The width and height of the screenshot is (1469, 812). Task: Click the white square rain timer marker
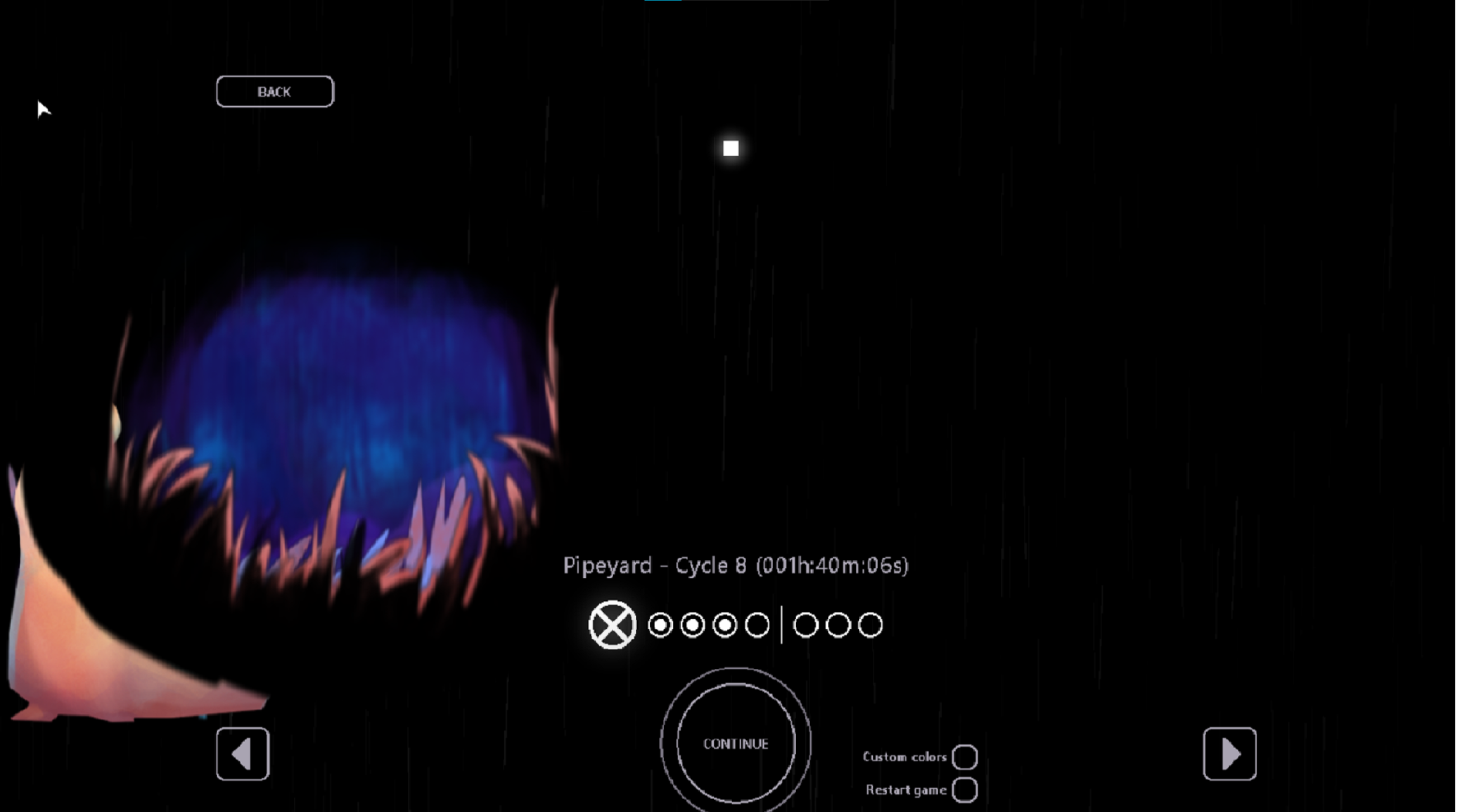click(730, 148)
